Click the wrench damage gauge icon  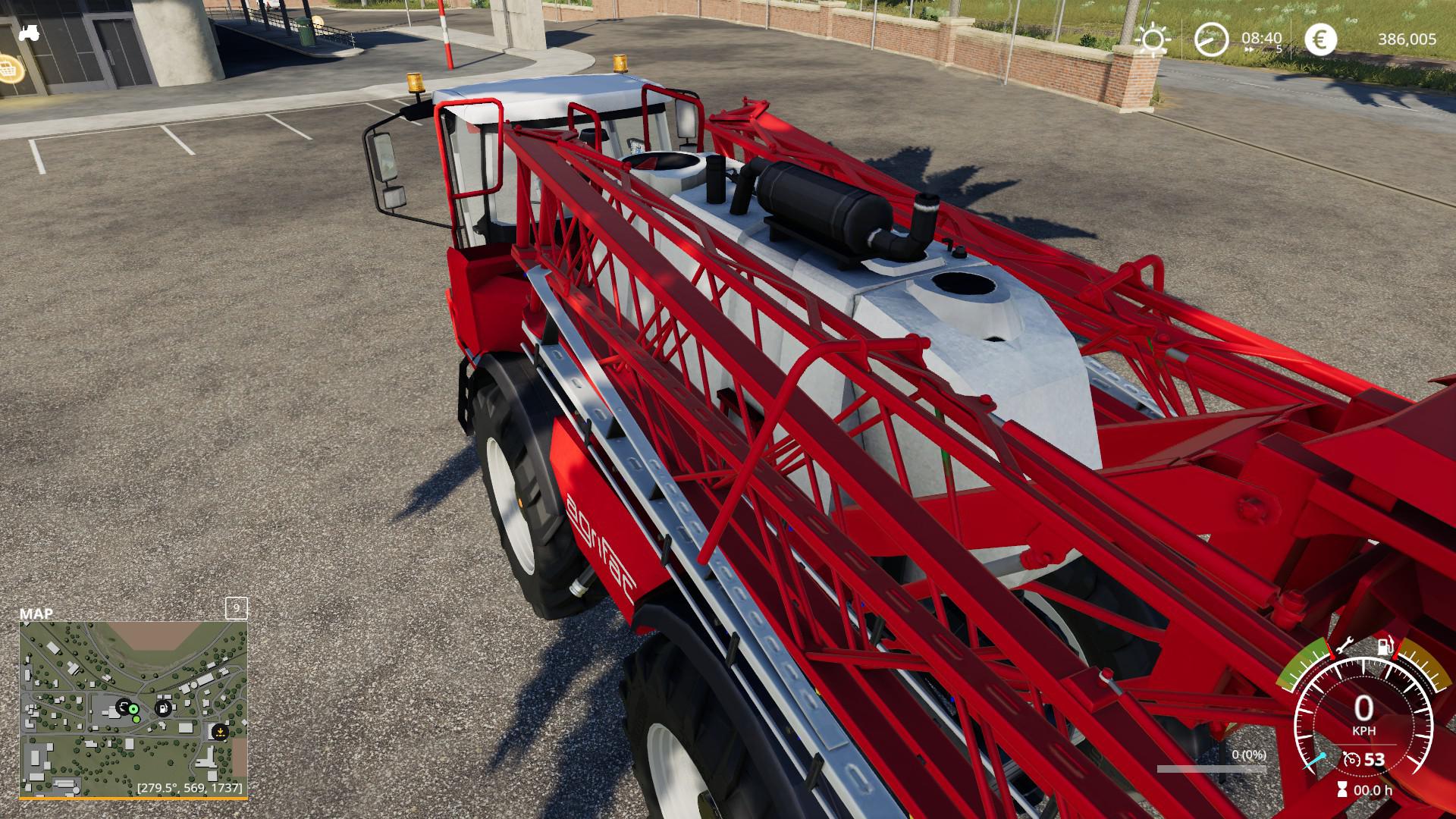1344,645
